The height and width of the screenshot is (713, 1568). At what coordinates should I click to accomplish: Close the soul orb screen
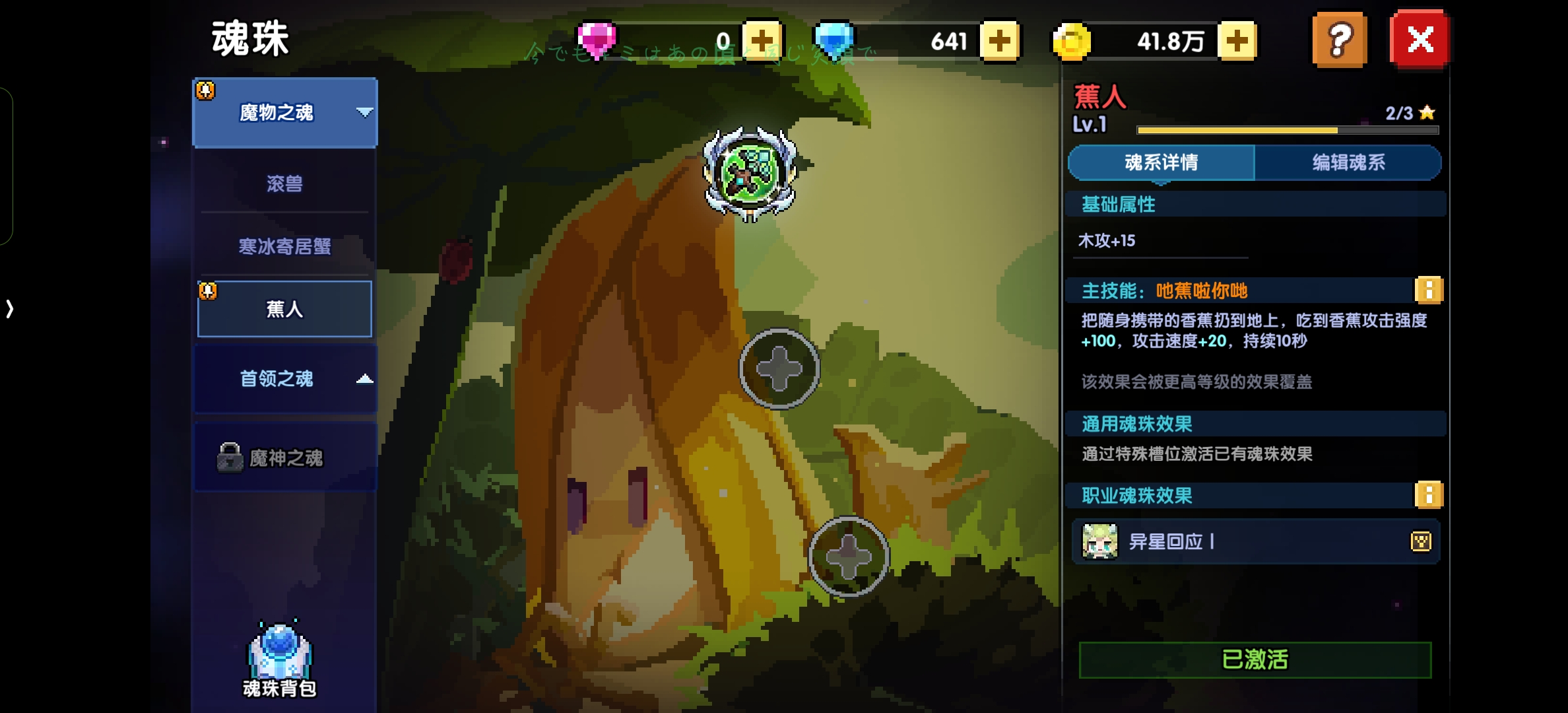pyautogui.click(x=1420, y=40)
